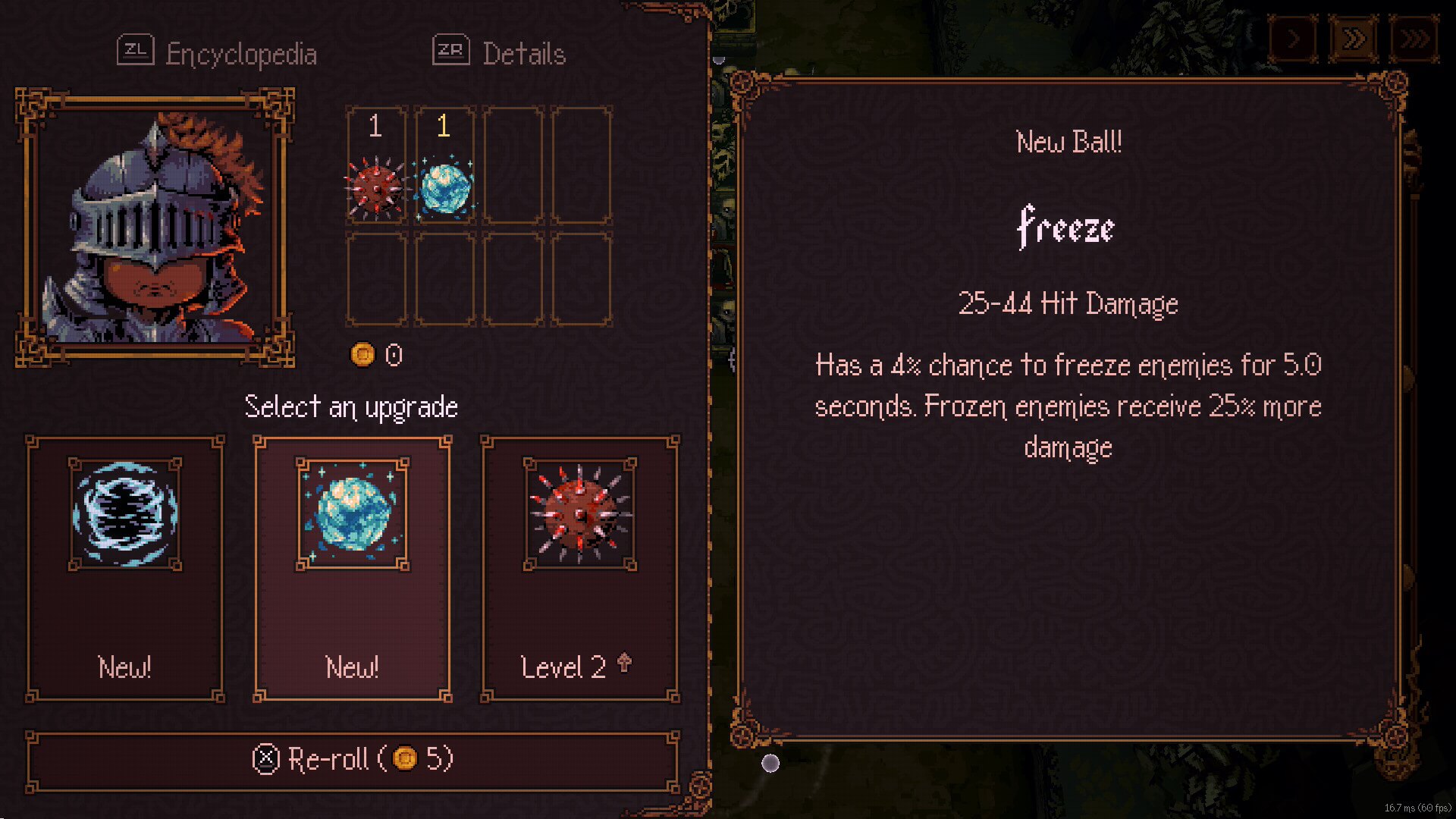Re-roll the upgrades for 5 coins
The height and width of the screenshot is (819, 1456).
(x=353, y=759)
